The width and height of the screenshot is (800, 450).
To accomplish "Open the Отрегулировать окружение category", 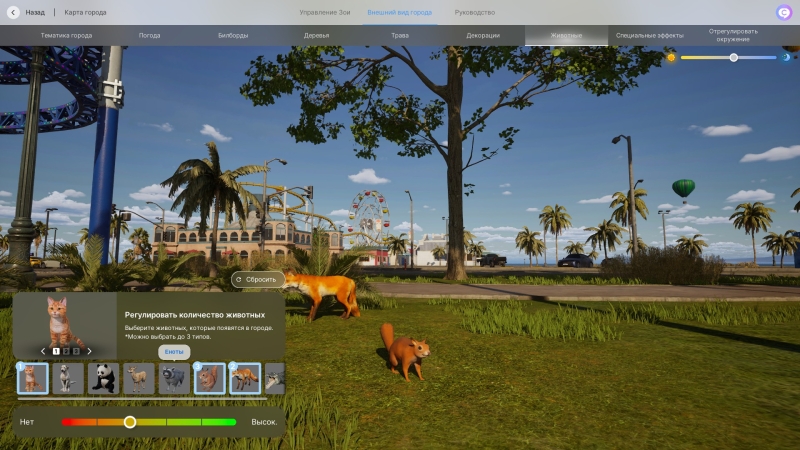I will click(733, 35).
